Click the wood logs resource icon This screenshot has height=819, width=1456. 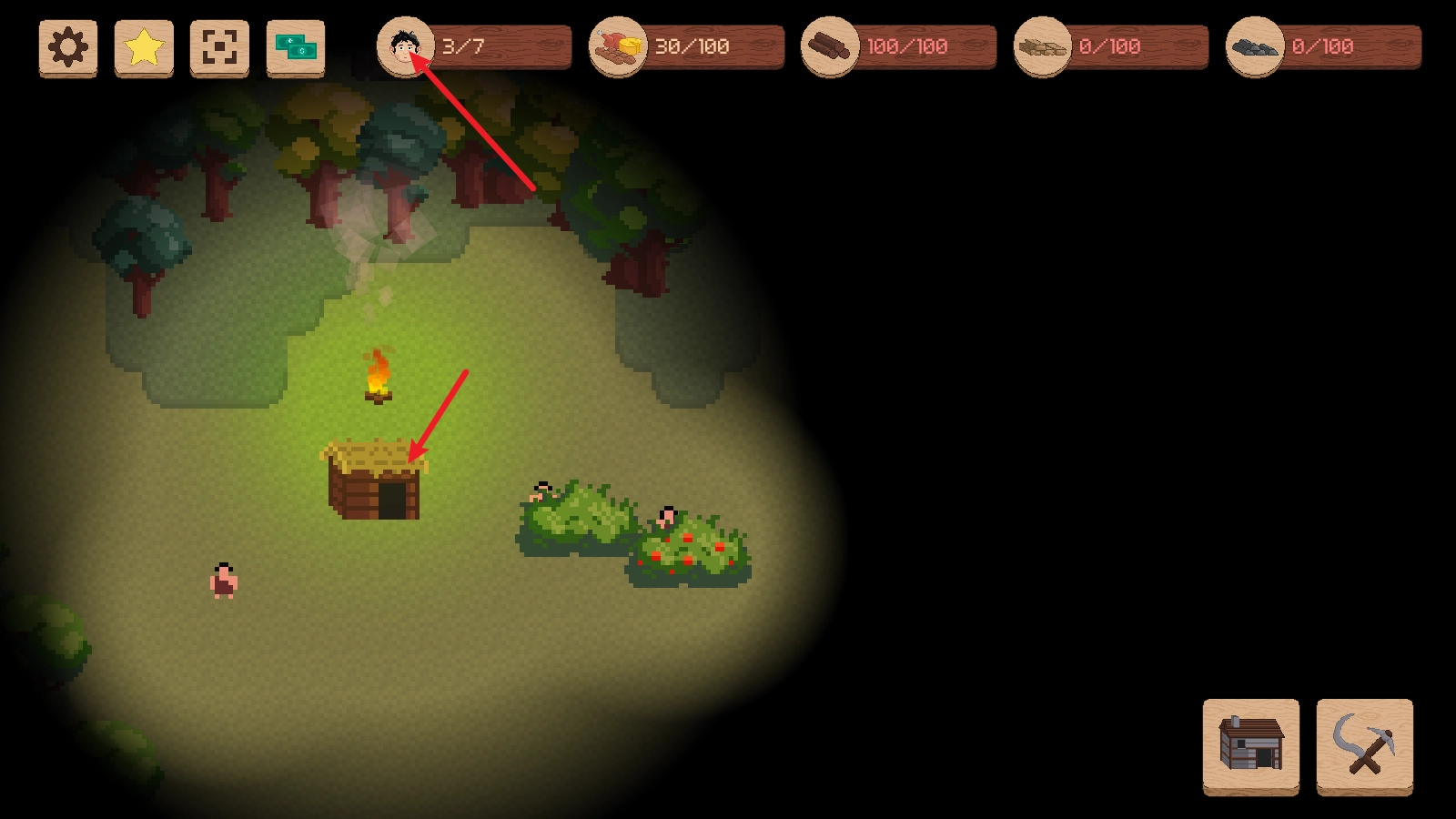click(830, 46)
